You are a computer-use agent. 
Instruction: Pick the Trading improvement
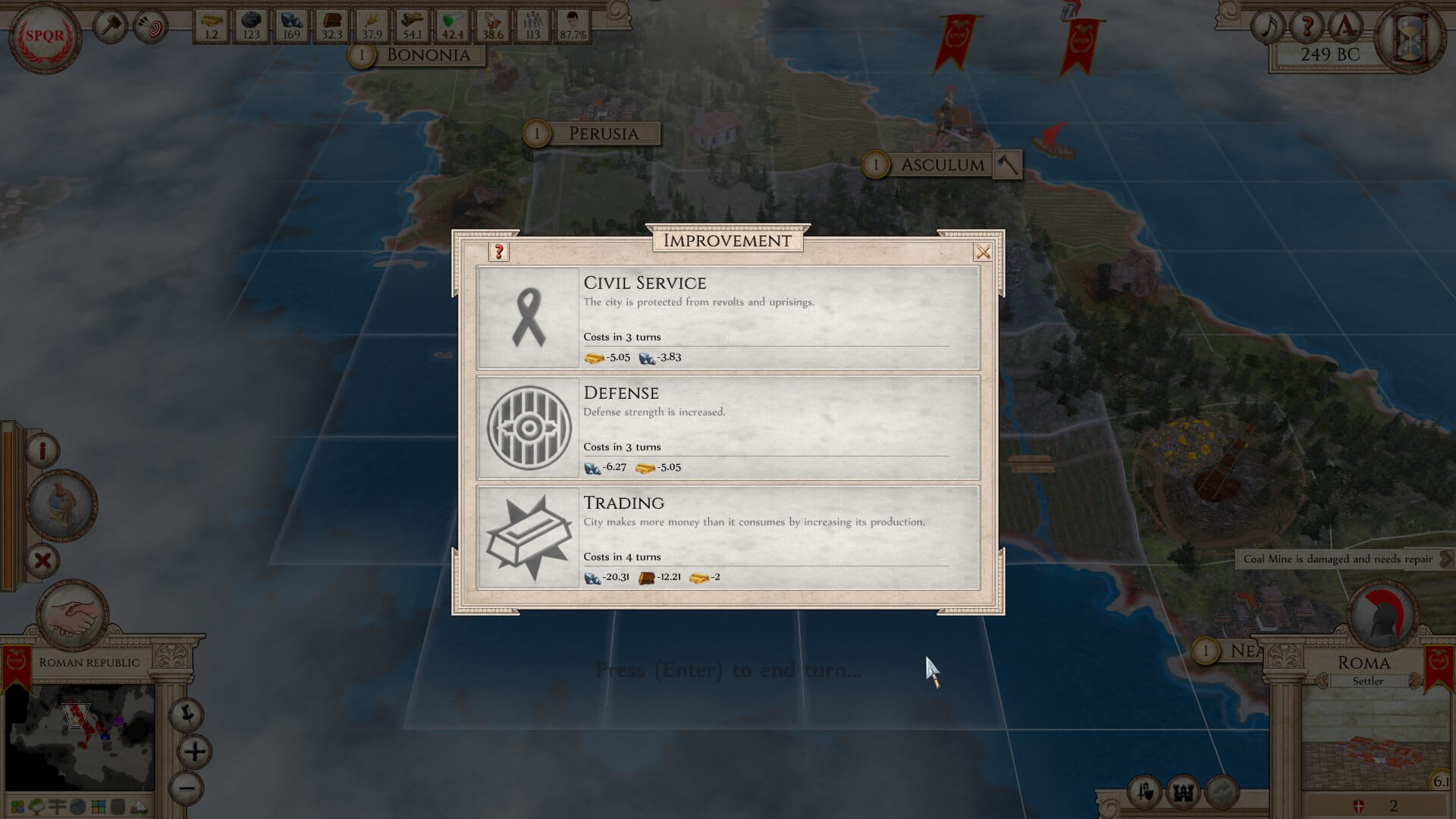[728, 538]
